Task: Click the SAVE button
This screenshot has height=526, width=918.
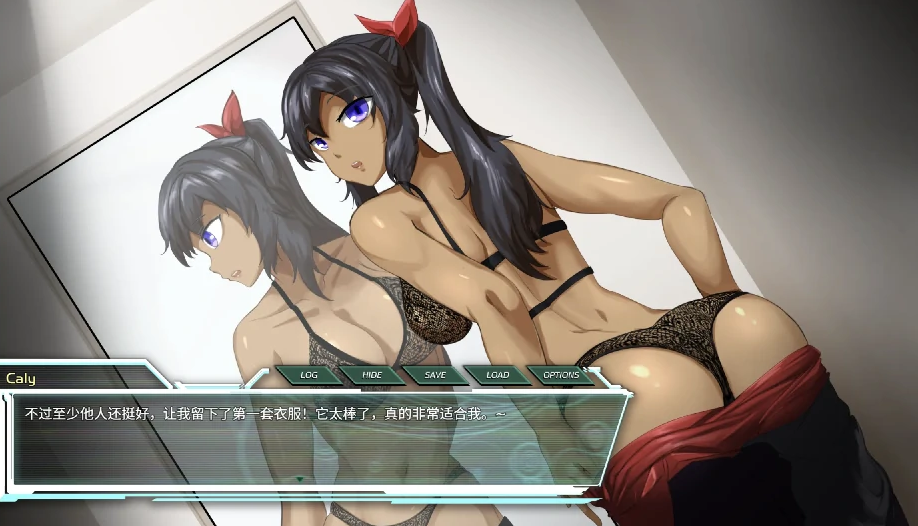Action: click(435, 375)
